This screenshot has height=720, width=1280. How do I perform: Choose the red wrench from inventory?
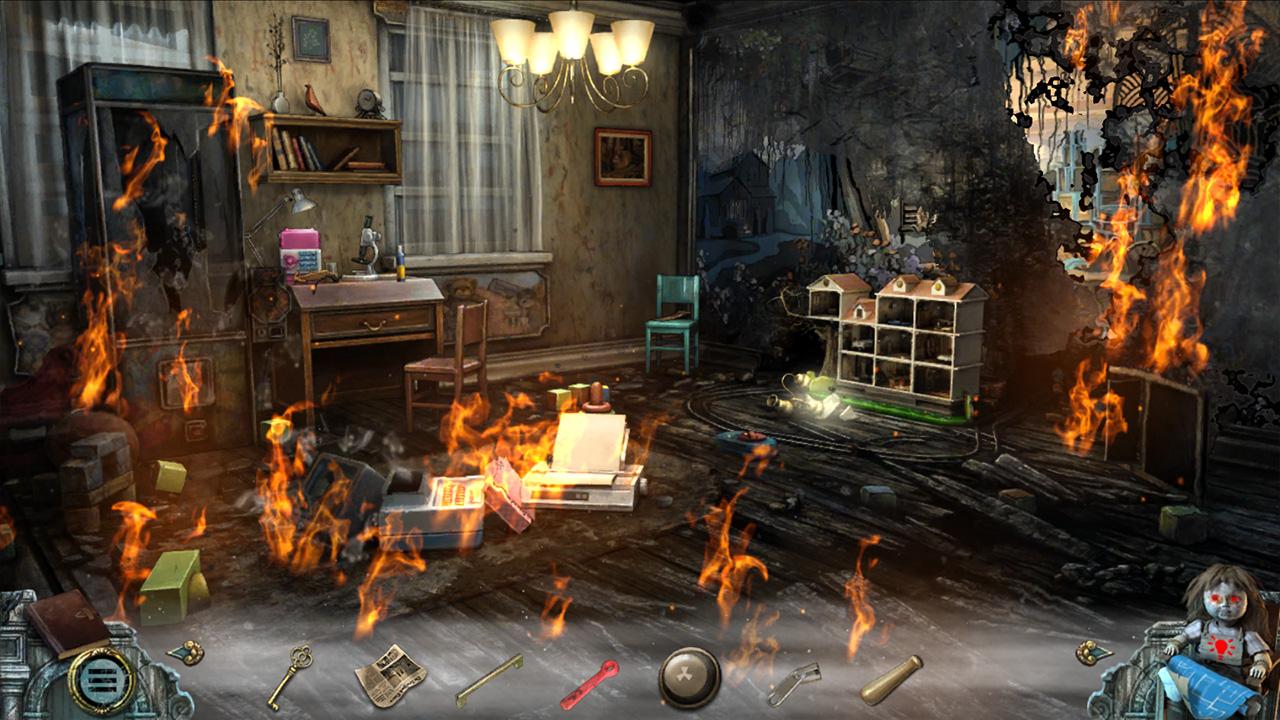click(x=589, y=683)
